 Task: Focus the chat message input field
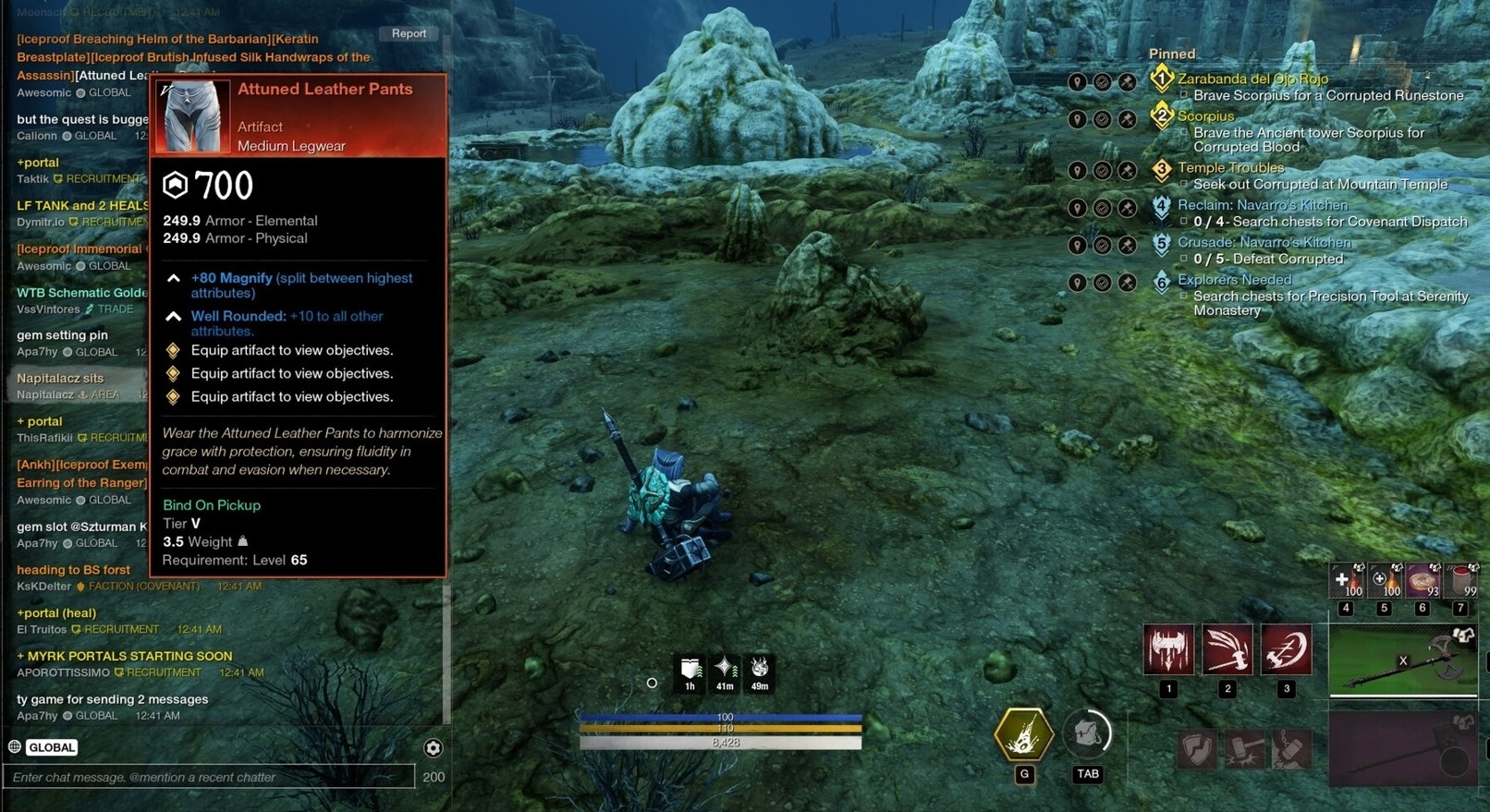coord(211,777)
